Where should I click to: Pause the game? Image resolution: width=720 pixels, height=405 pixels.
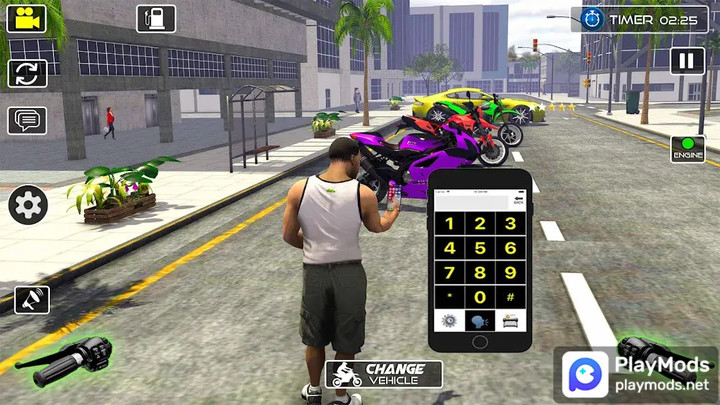pyautogui.click(x=687, y=61)
